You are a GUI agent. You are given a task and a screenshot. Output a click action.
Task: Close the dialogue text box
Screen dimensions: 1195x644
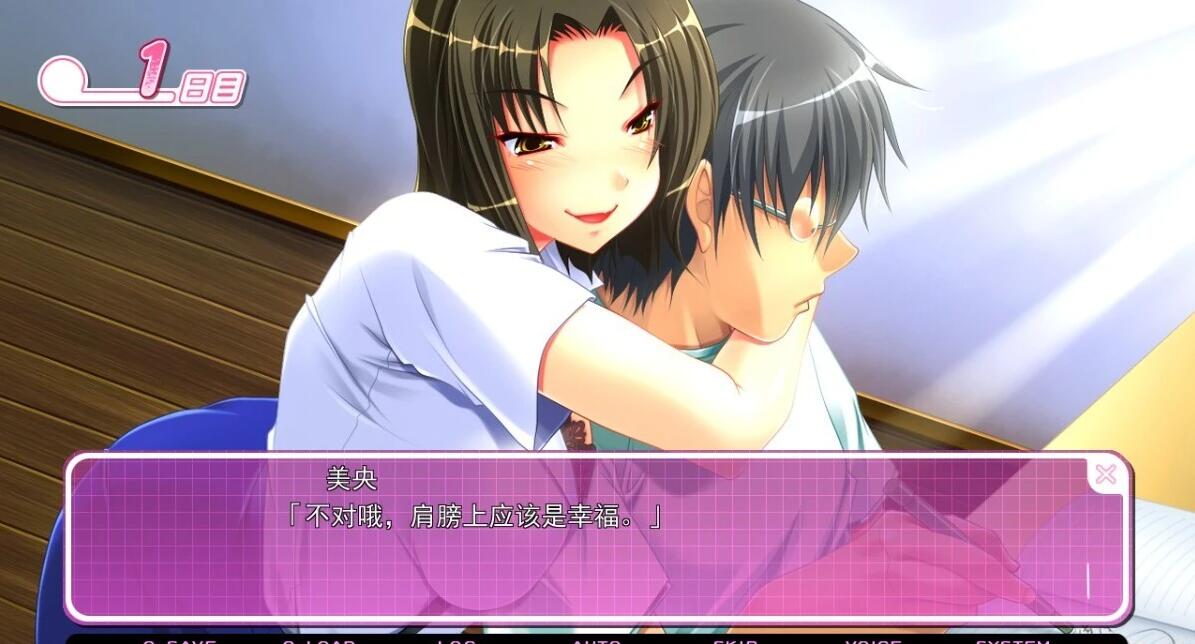pos(1105,474)
